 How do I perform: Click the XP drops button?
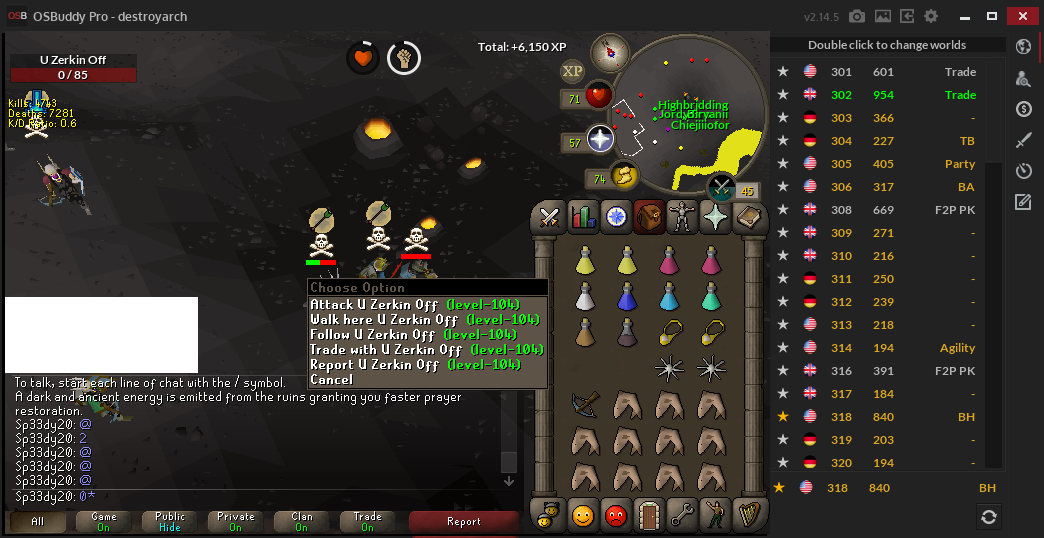pos(573,70)
